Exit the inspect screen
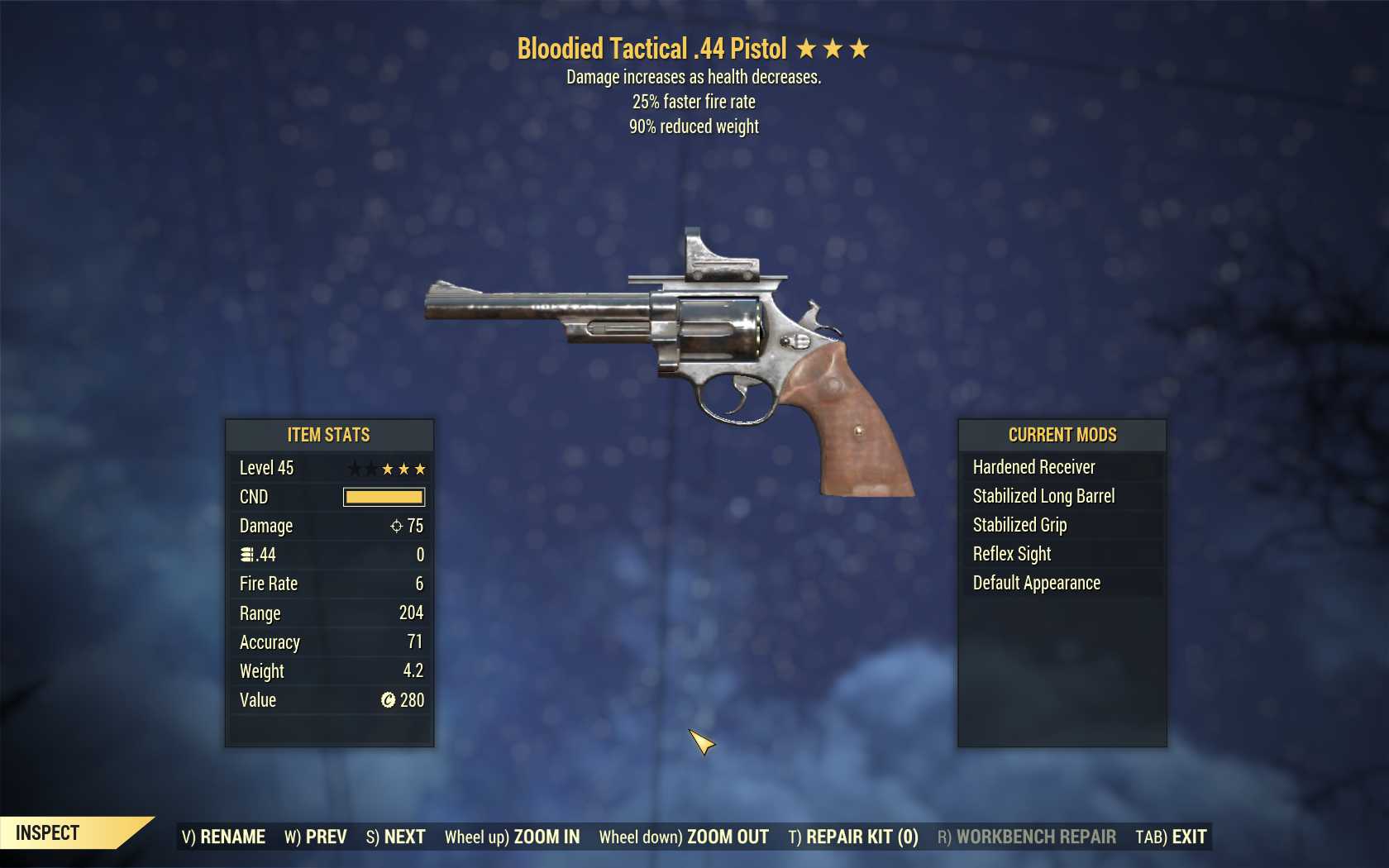Screen dimensions: 1389x868 coord(1171,837)
